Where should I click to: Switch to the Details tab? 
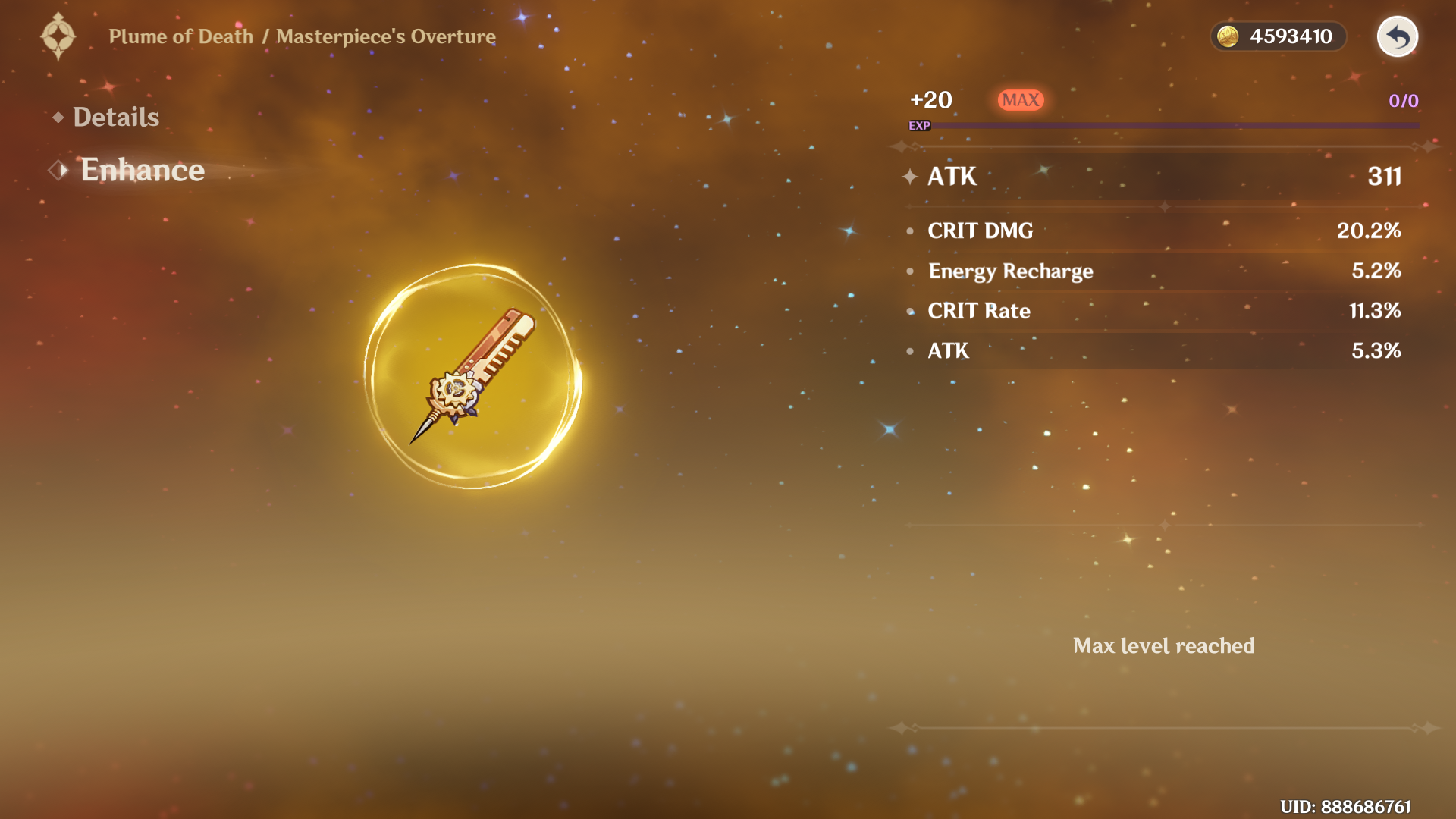tap(115, 117)
